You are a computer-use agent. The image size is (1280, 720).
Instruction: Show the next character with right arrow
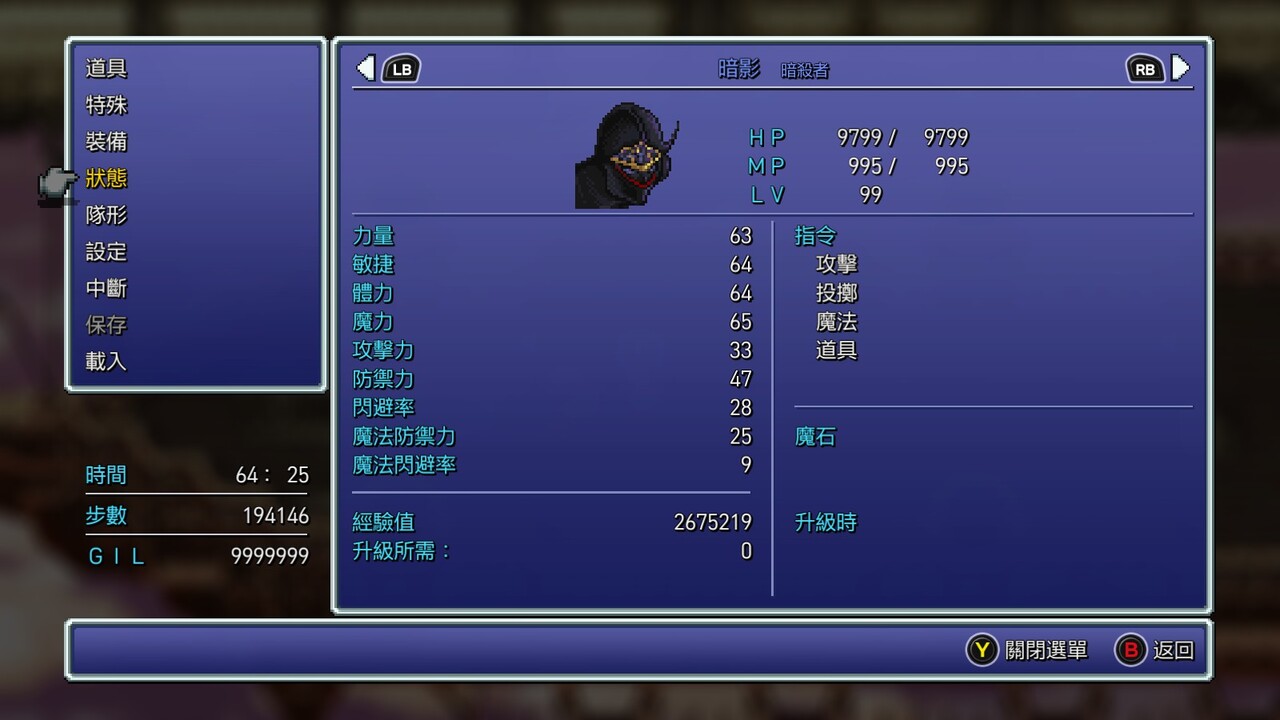click(x=1181, y=68)
